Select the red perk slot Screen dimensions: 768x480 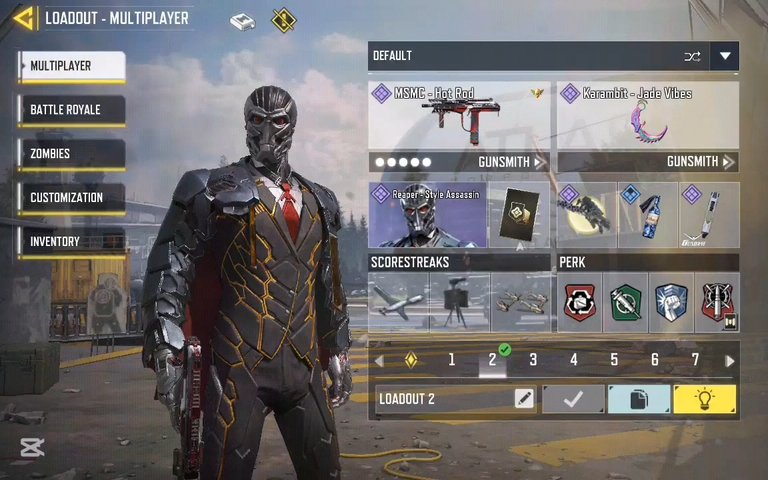pos(581,302)
